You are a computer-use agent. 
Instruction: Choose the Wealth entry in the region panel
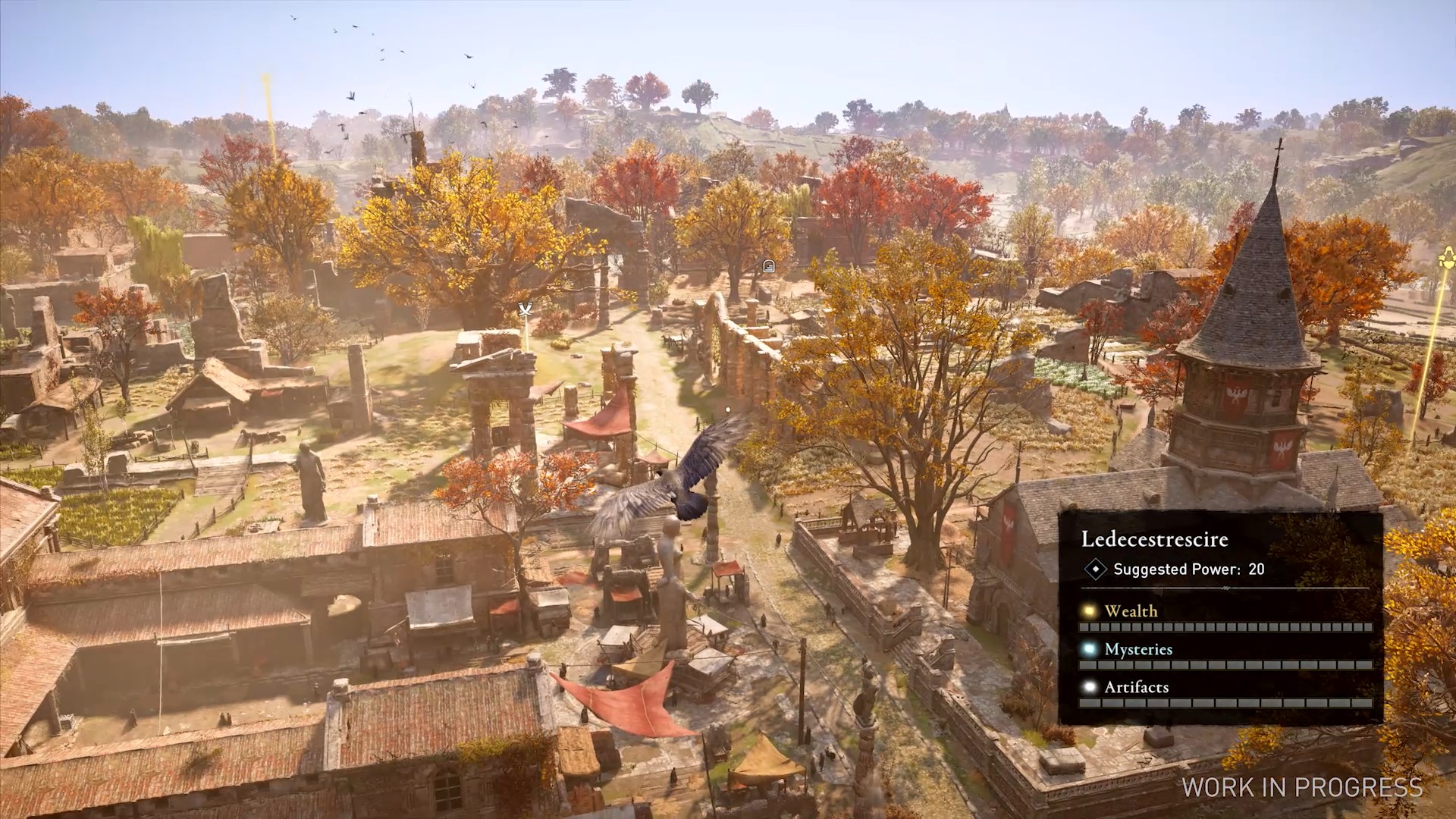[1130, 611]
